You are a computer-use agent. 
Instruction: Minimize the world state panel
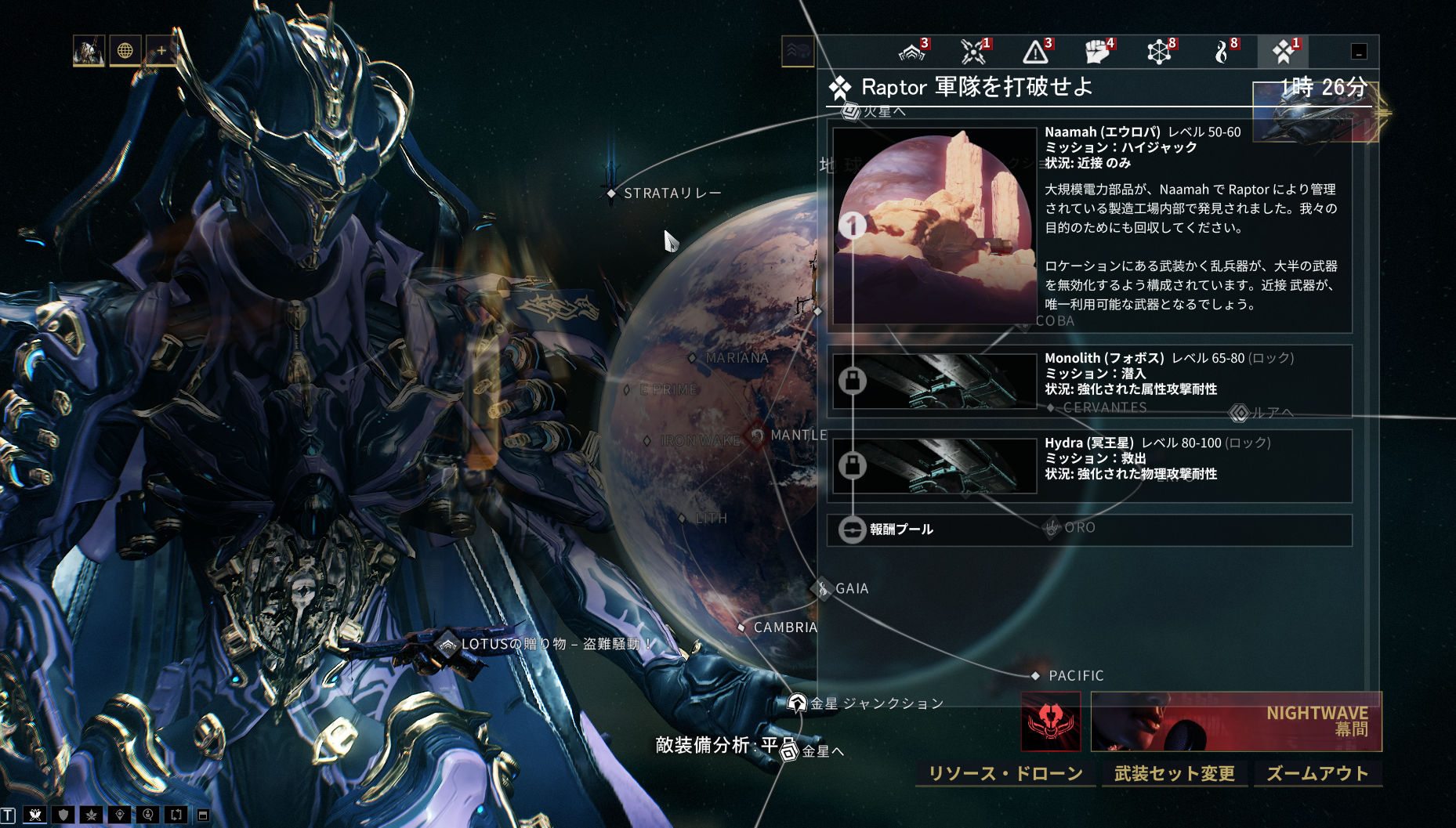point(1359,52)
